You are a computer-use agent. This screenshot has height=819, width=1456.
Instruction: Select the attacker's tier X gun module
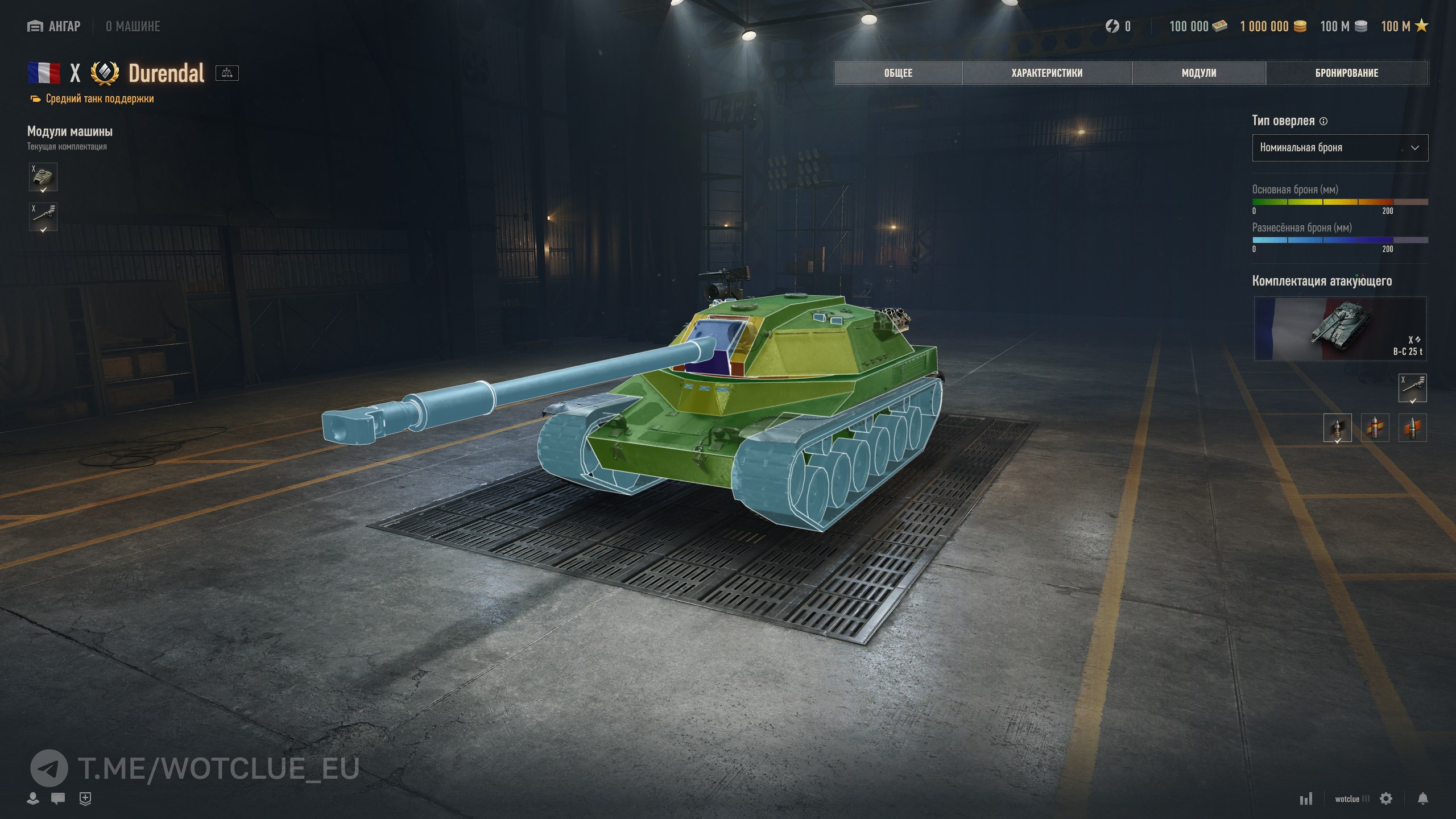click(1412, 388)
